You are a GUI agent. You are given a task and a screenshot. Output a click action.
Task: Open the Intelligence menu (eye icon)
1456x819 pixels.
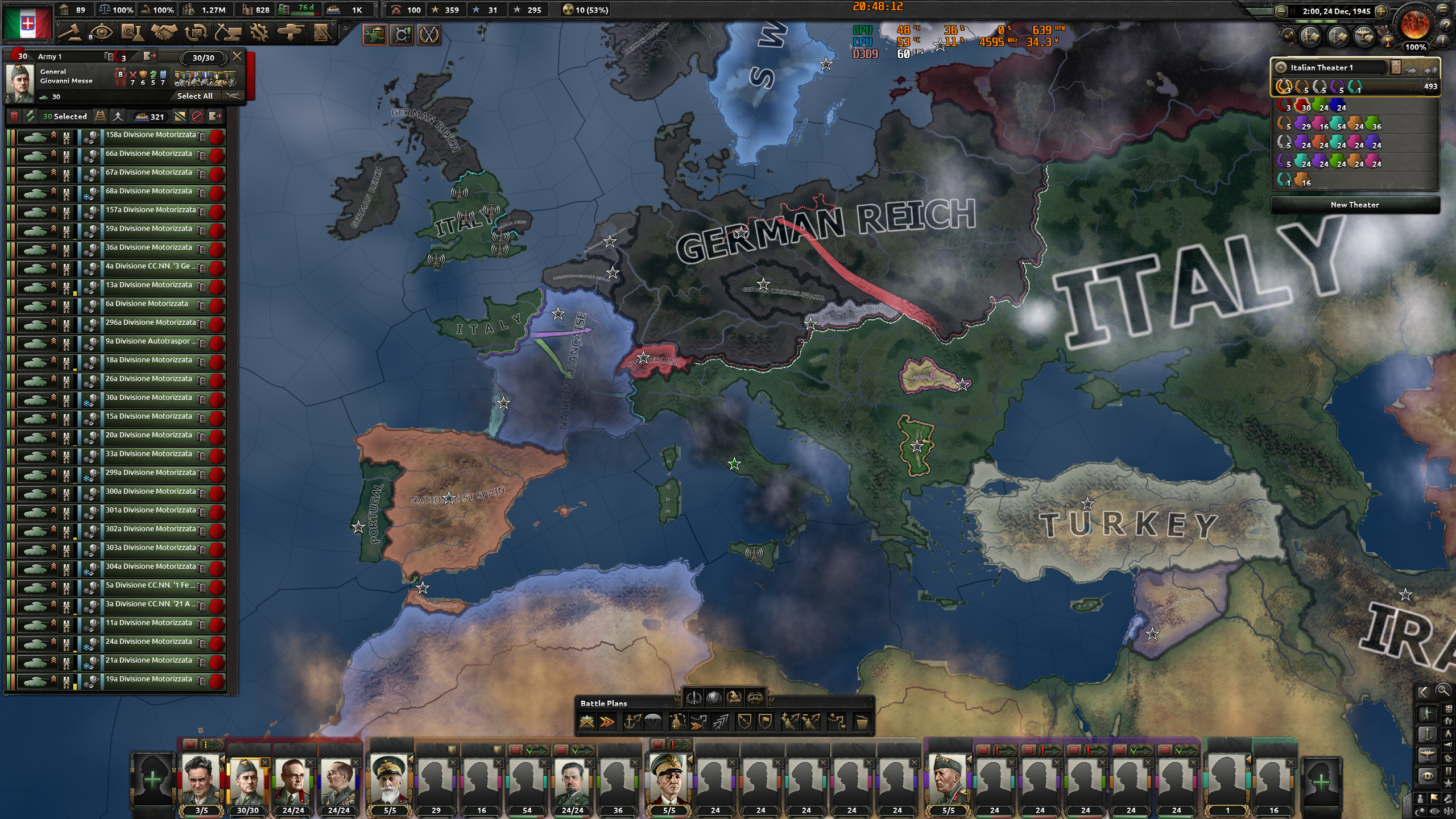point(102,33)
